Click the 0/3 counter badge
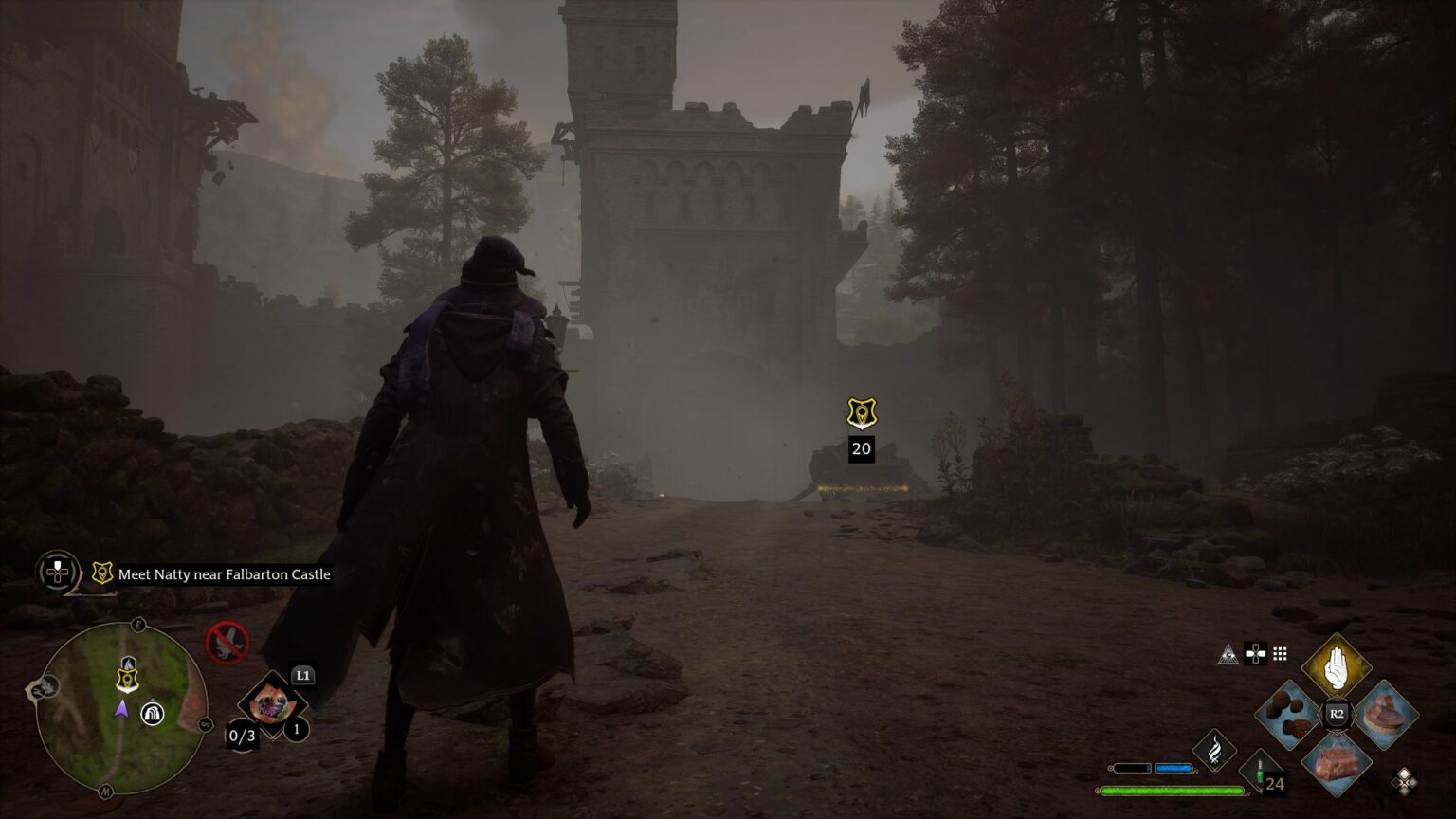Screen dimensions: 1456x819 pos(241,736)
